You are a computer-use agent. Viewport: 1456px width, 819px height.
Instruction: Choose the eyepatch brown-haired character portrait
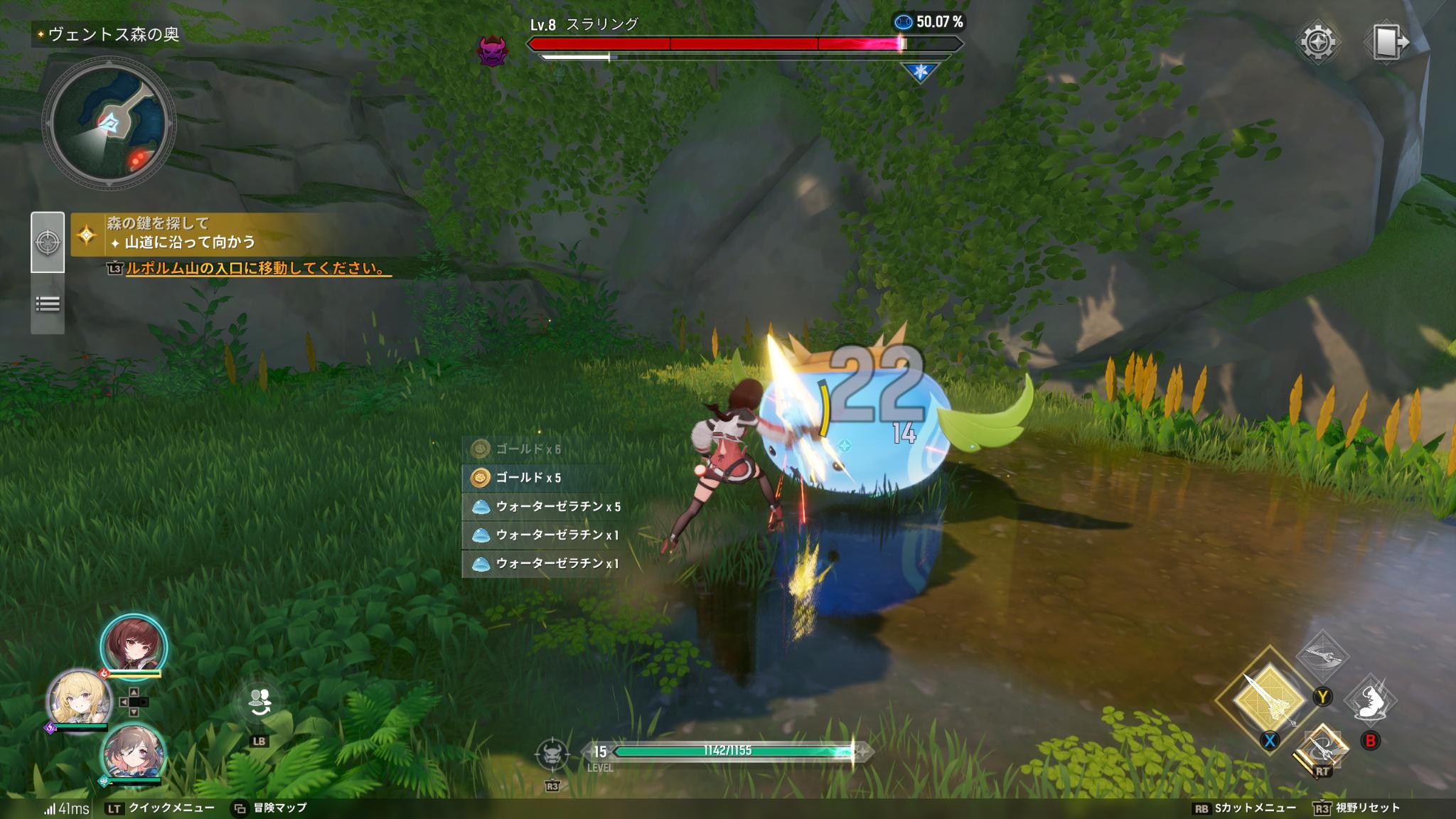click(134, 752)
